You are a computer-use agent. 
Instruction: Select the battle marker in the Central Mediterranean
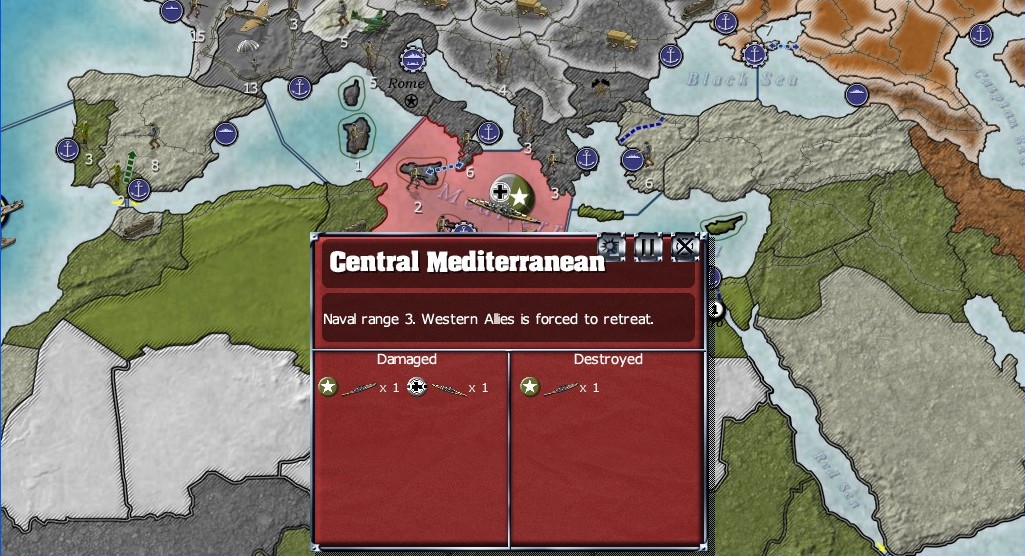(x=509, y=191)
